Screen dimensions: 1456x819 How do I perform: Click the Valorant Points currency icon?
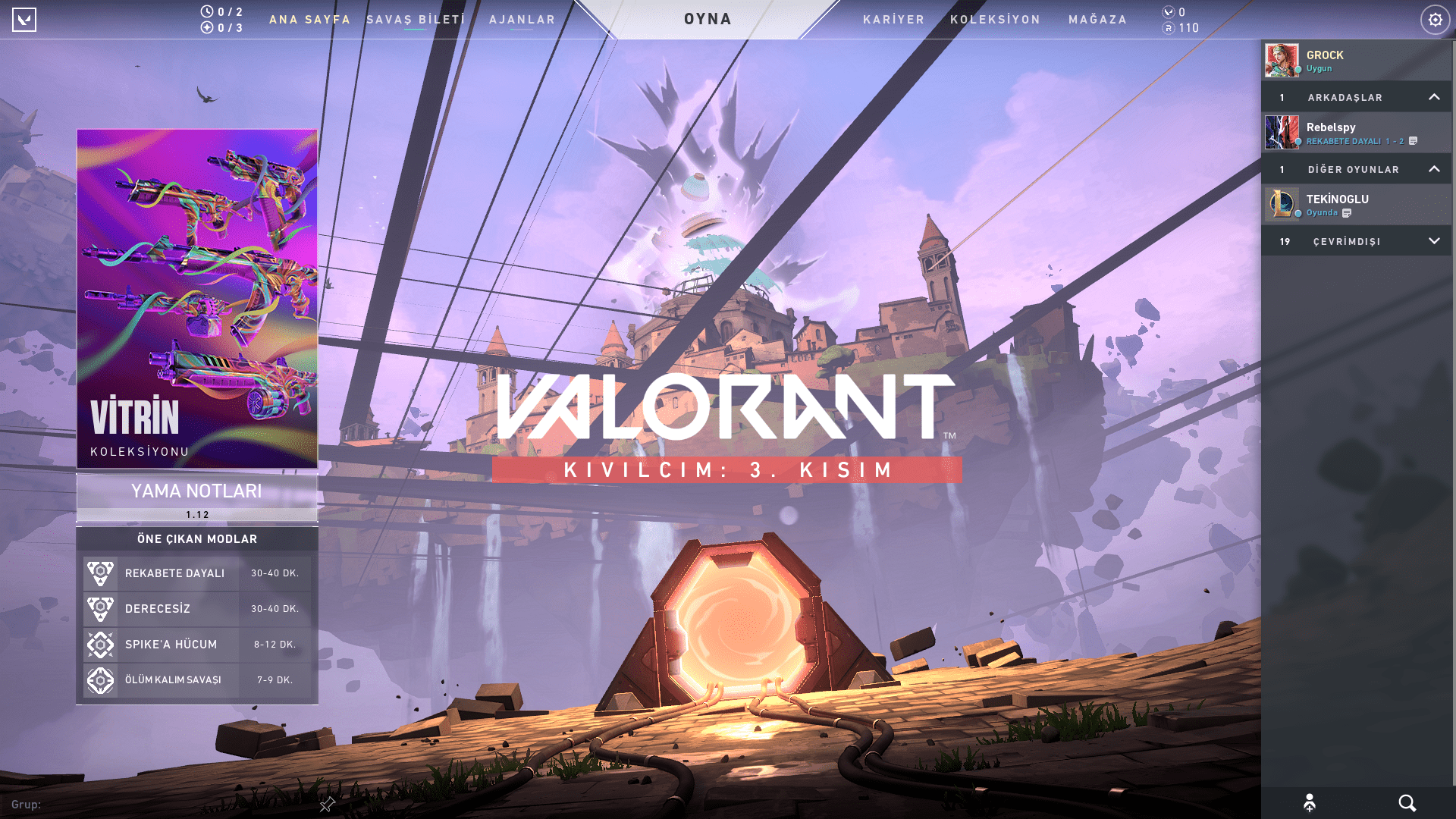point(1167,12)
